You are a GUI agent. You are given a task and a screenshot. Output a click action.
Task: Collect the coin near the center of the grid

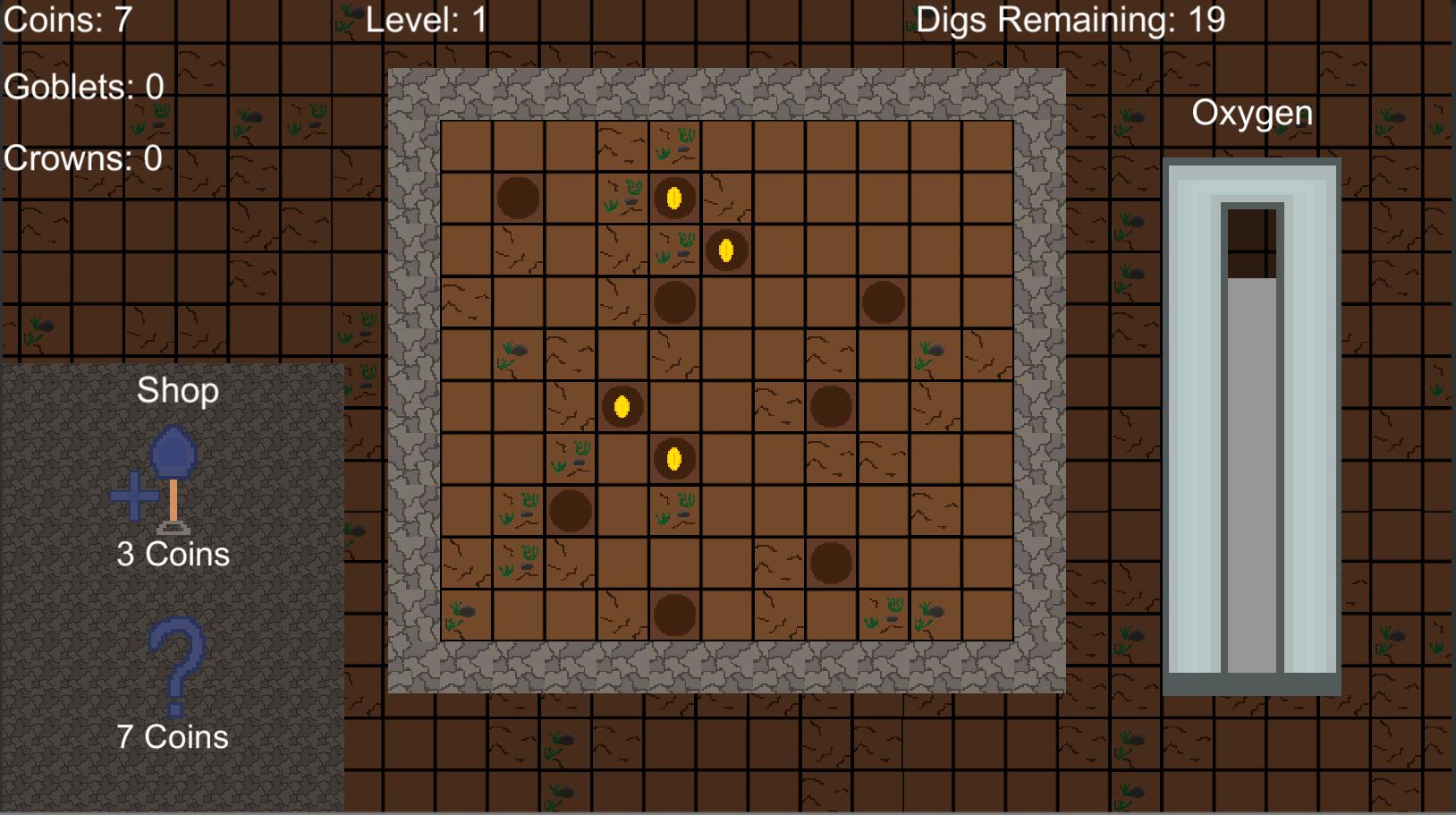pos(623,407)
